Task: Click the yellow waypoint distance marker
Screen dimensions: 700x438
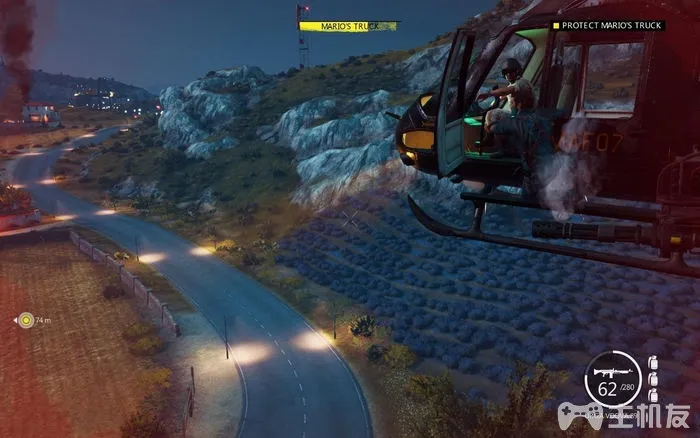Action: pyautogui.click(x=27, y=320)
